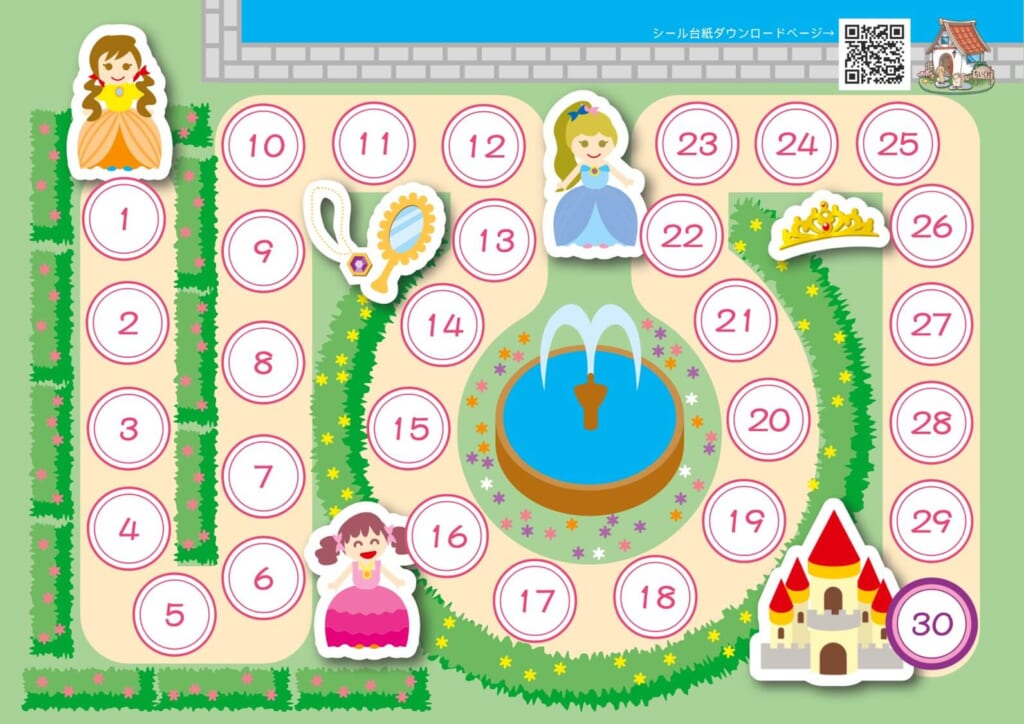Select the circle marked 16
The height and width of the screenshot is (724, 1024).
(447, 536)
